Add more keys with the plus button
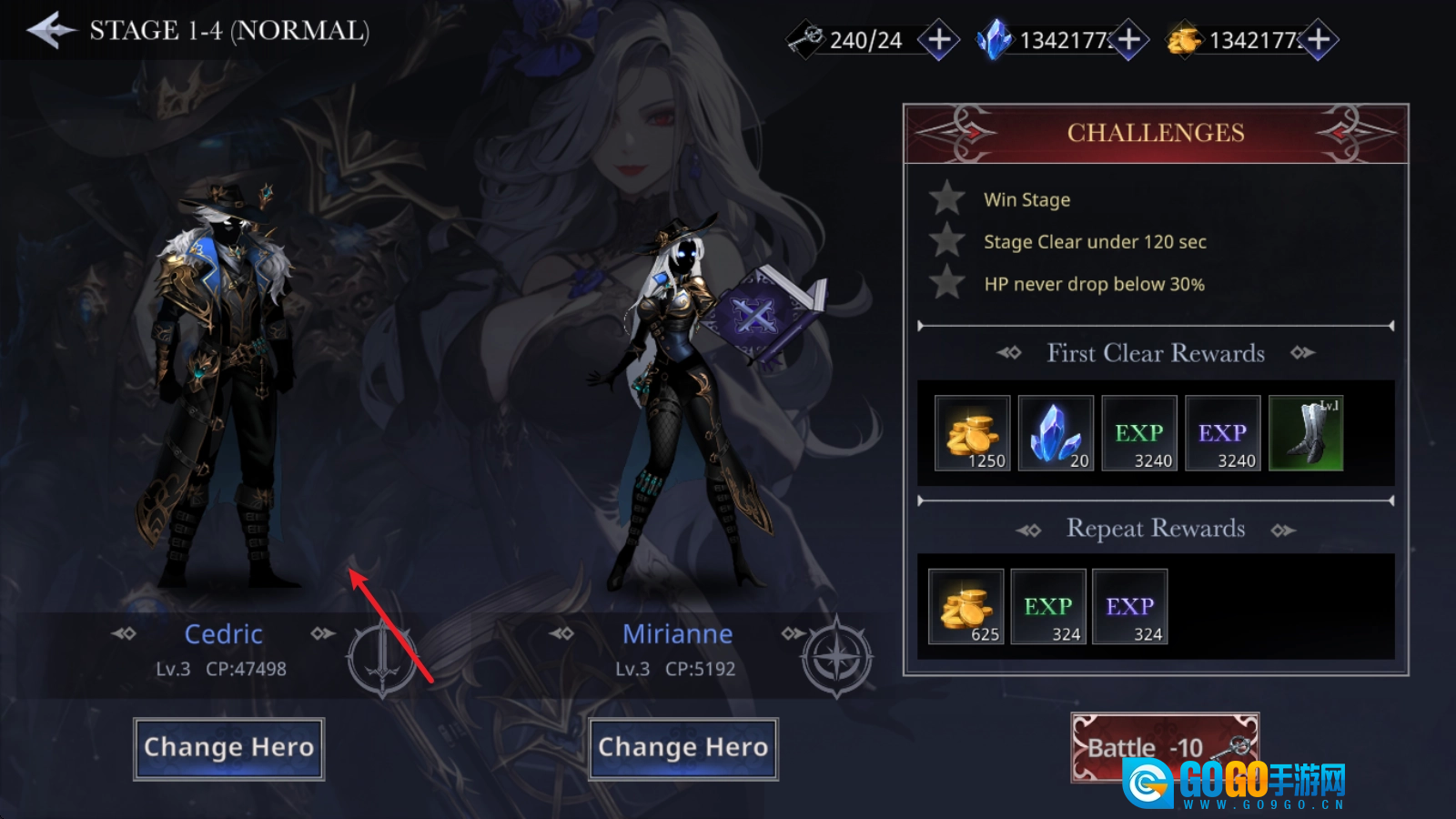The width and height of the screenshot is (1456, 819). click(938, 40)
